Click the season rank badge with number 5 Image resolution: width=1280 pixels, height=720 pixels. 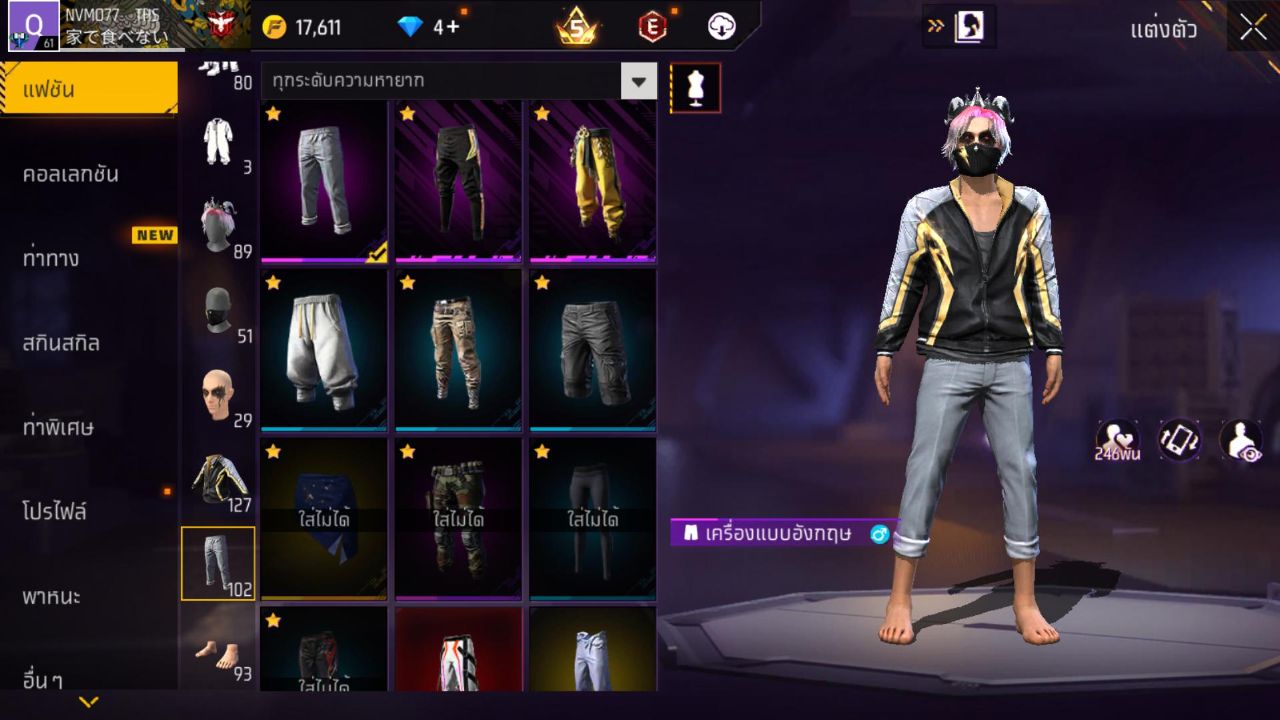(x=578, y=27)
